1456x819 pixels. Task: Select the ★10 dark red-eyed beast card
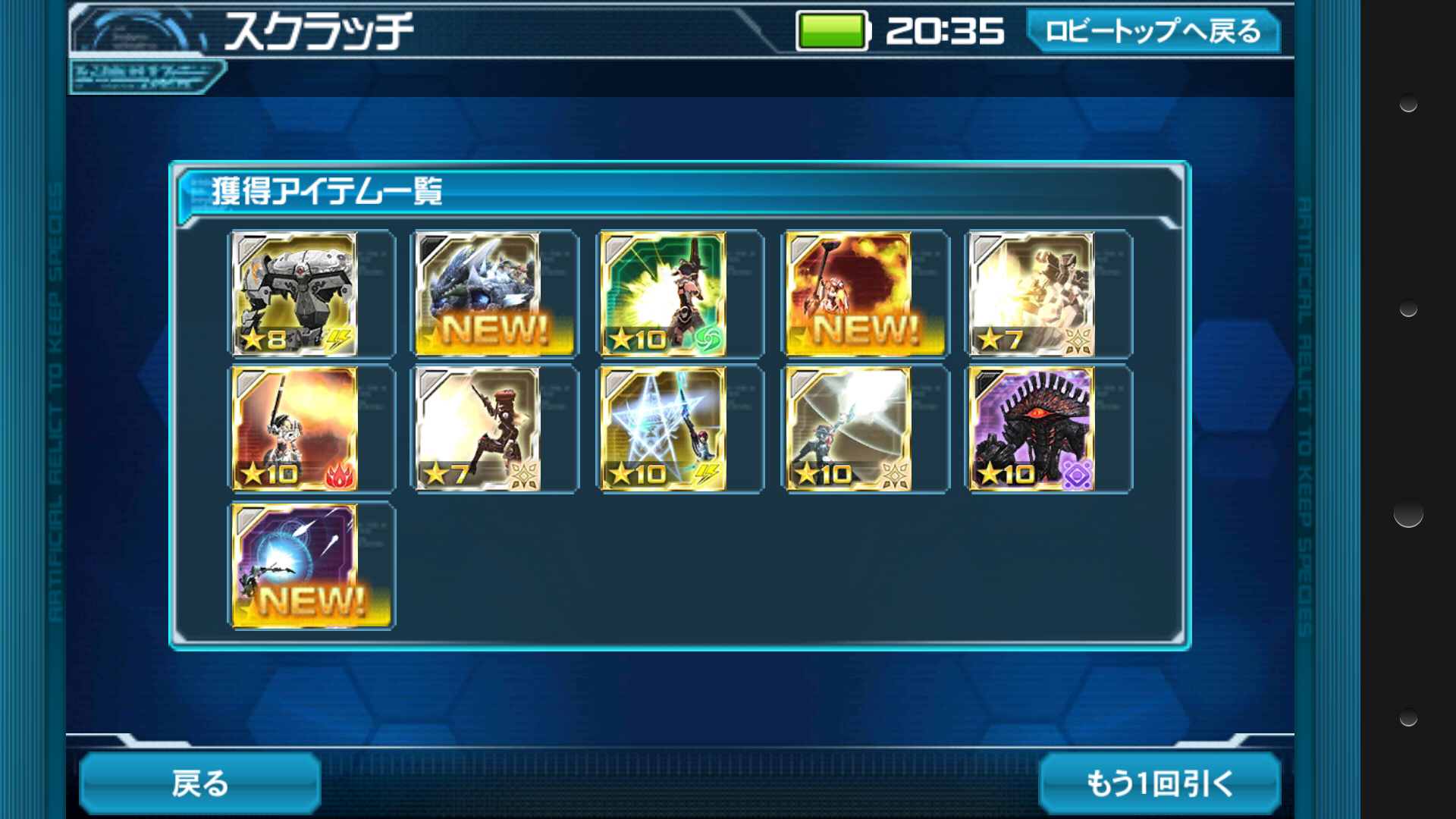tap(1032, 429)
